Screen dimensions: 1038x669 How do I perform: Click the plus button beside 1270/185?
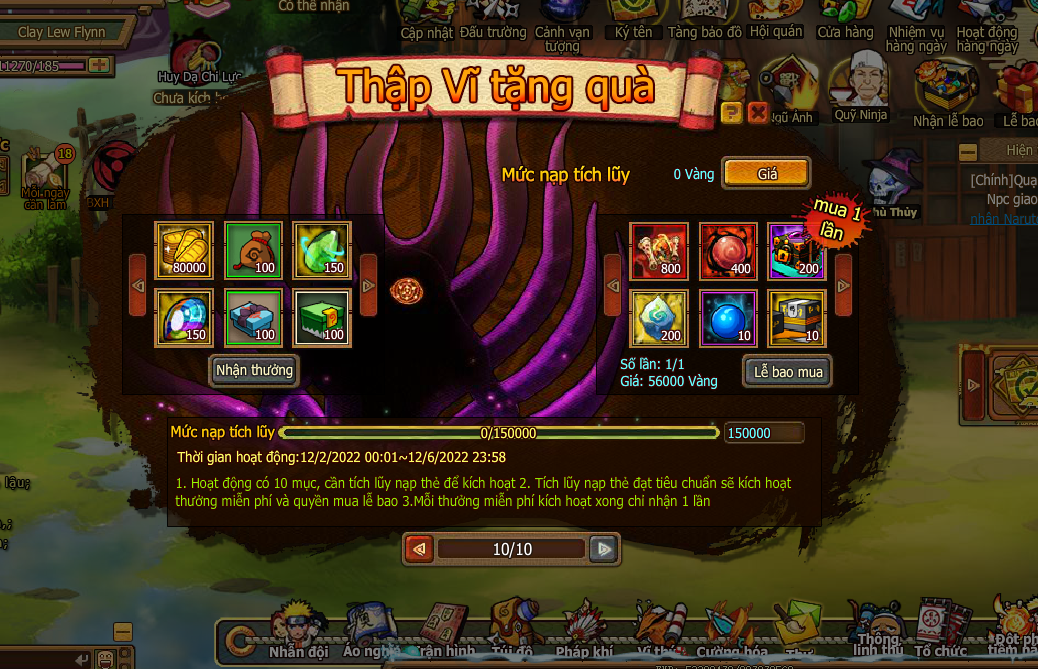coord(99,66)
